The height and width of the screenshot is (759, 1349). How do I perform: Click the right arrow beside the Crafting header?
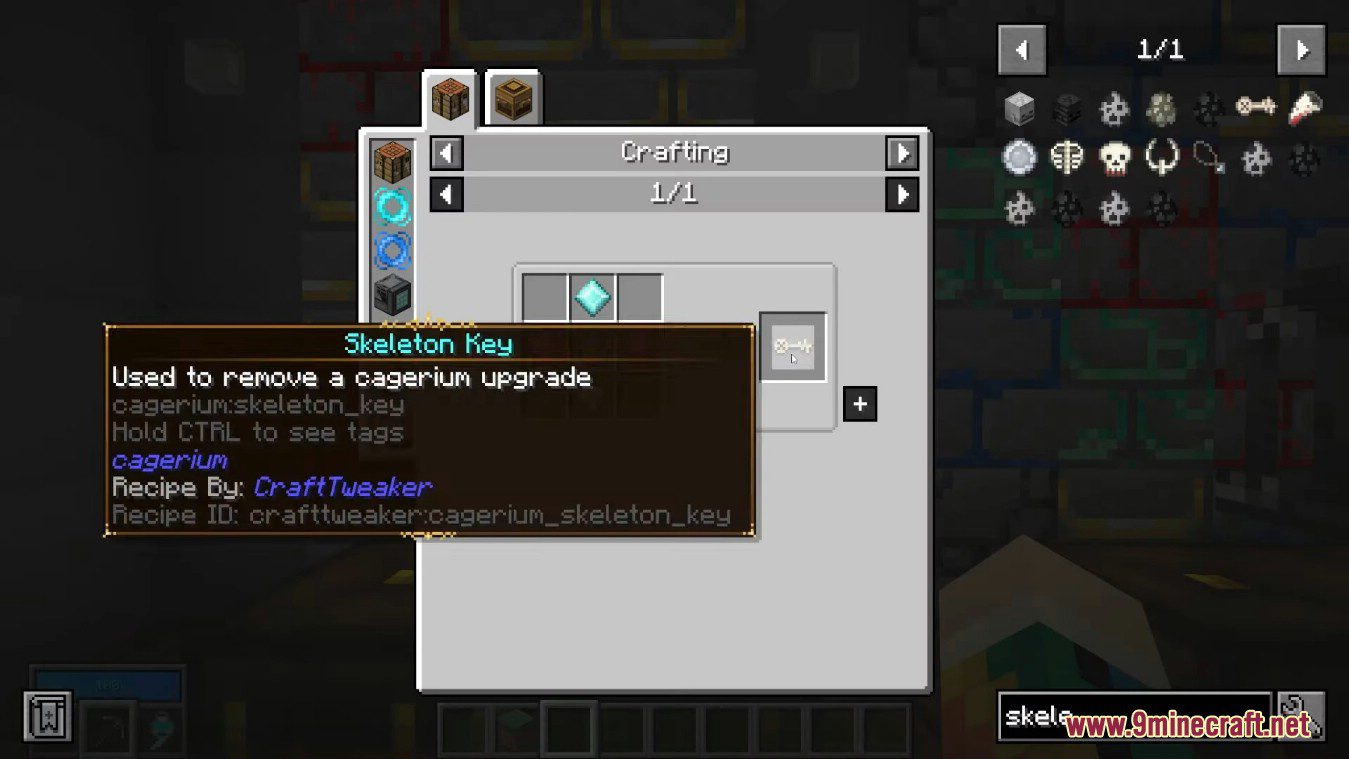pyautogui.click(x=903, y=152)
